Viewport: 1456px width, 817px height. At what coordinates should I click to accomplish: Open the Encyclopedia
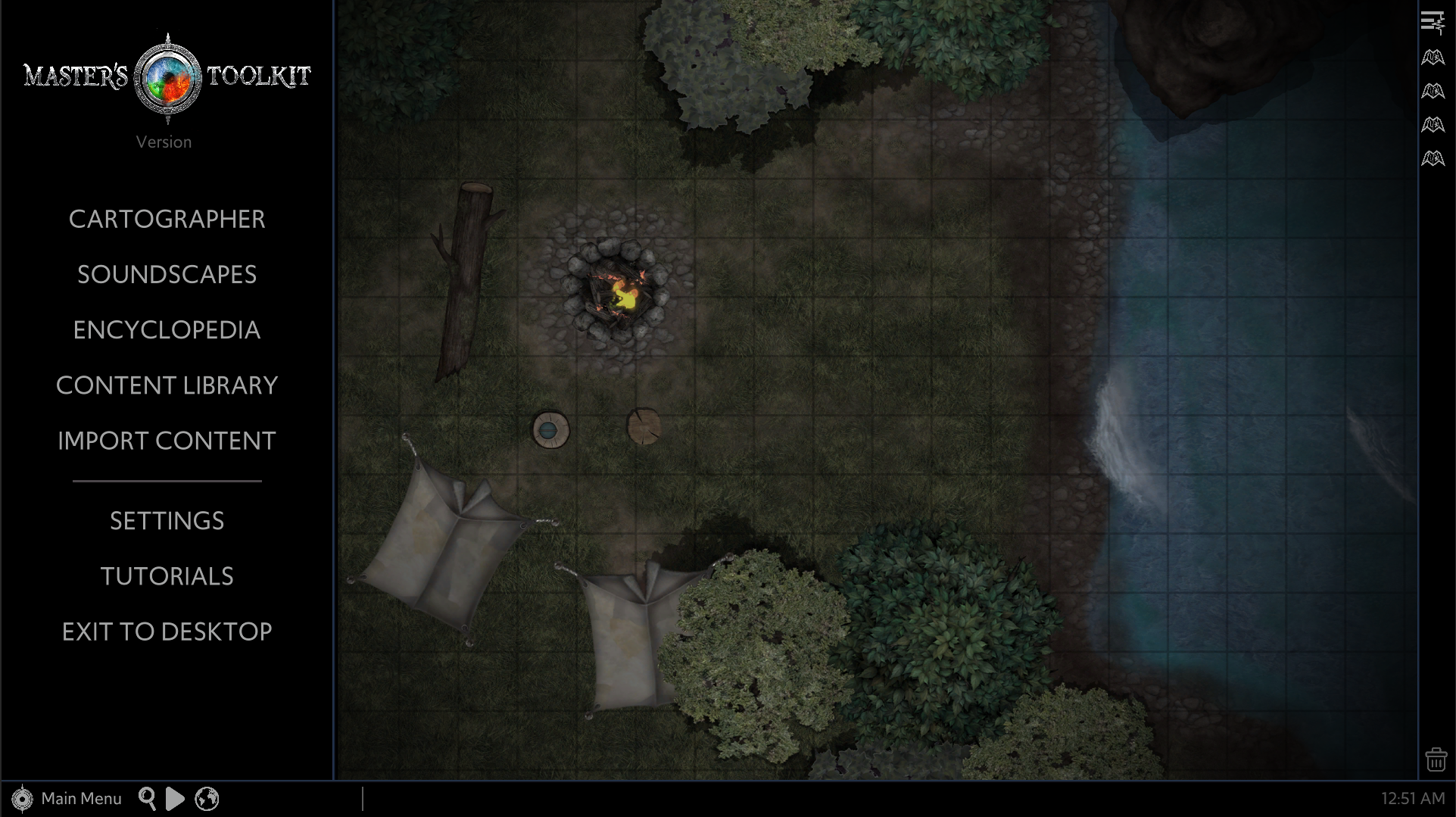[x=167, y=330]
